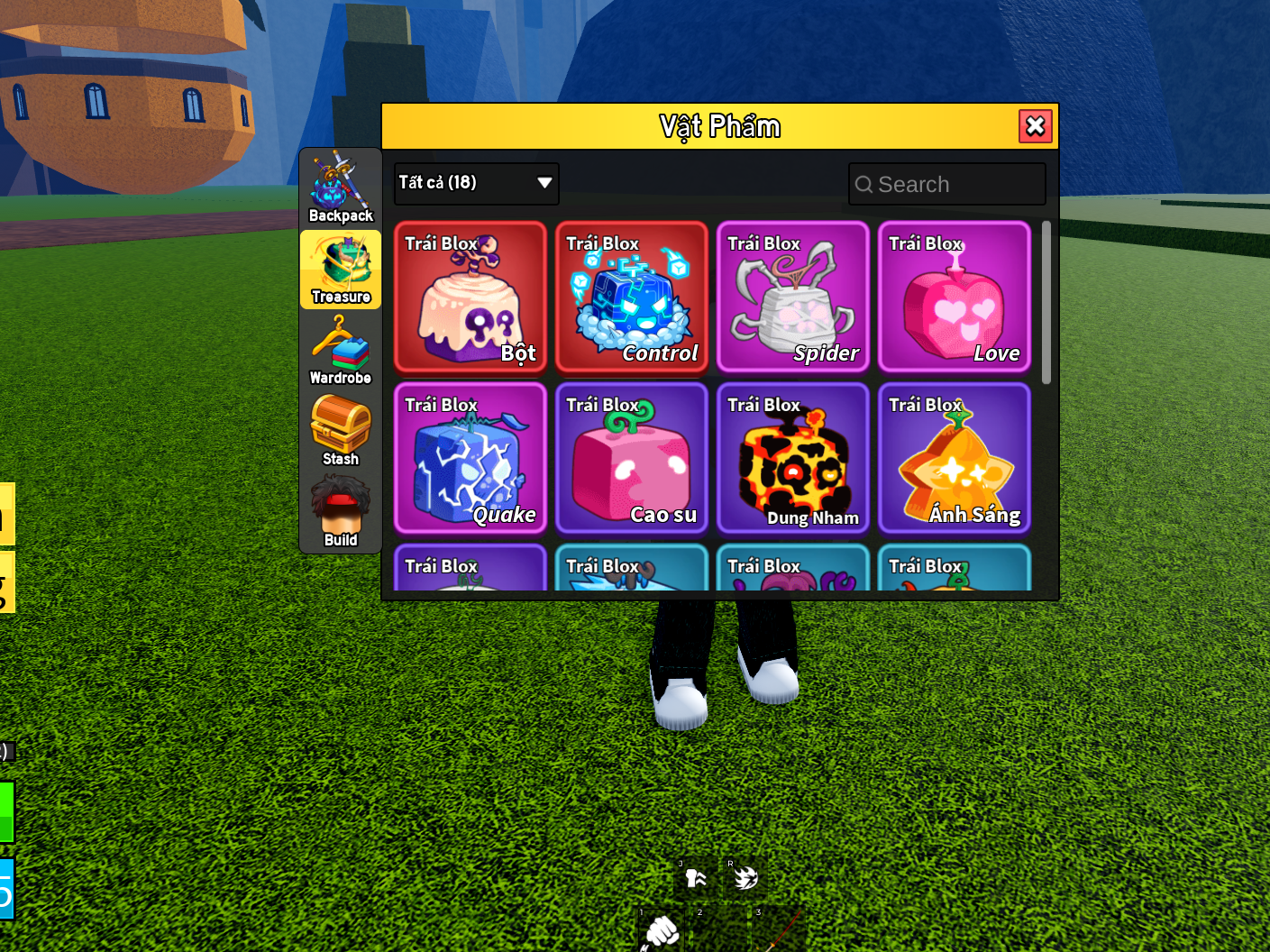Open the Tất cả (18) filter dropdown
The width and height of the screenshot is (1270, 952).
[476, 183]
